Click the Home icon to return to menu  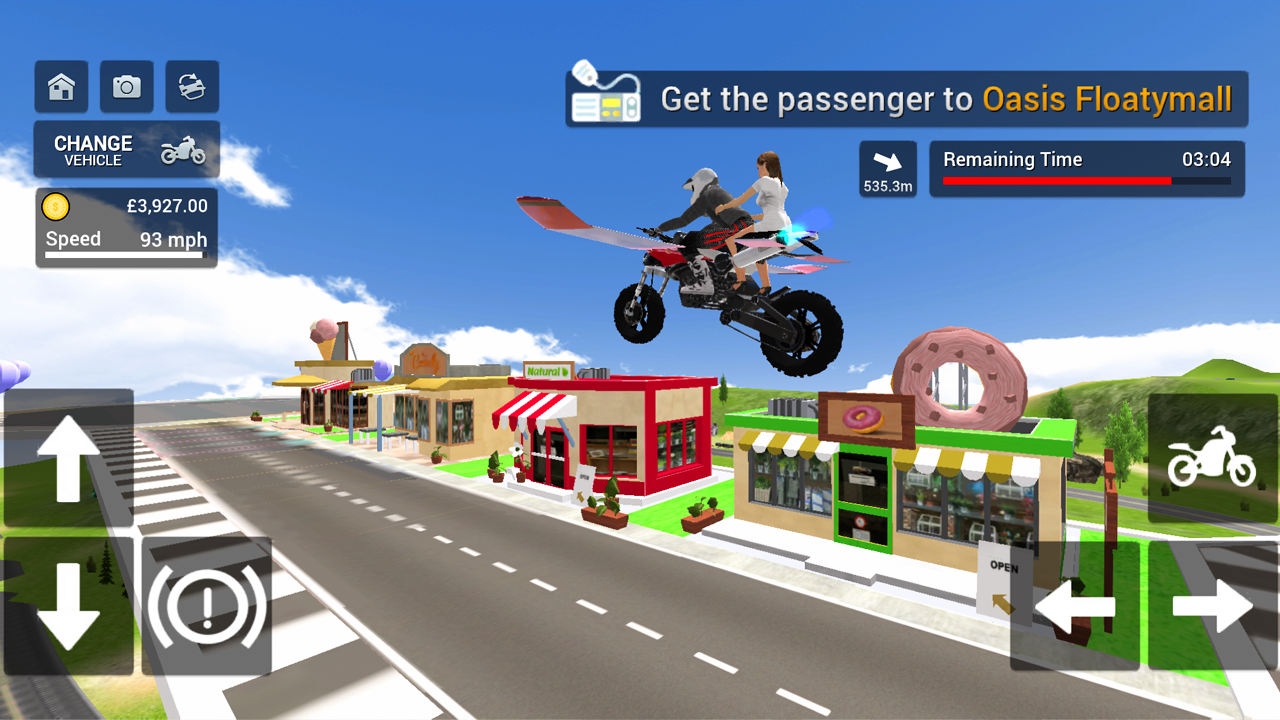(x=60, y=86)
